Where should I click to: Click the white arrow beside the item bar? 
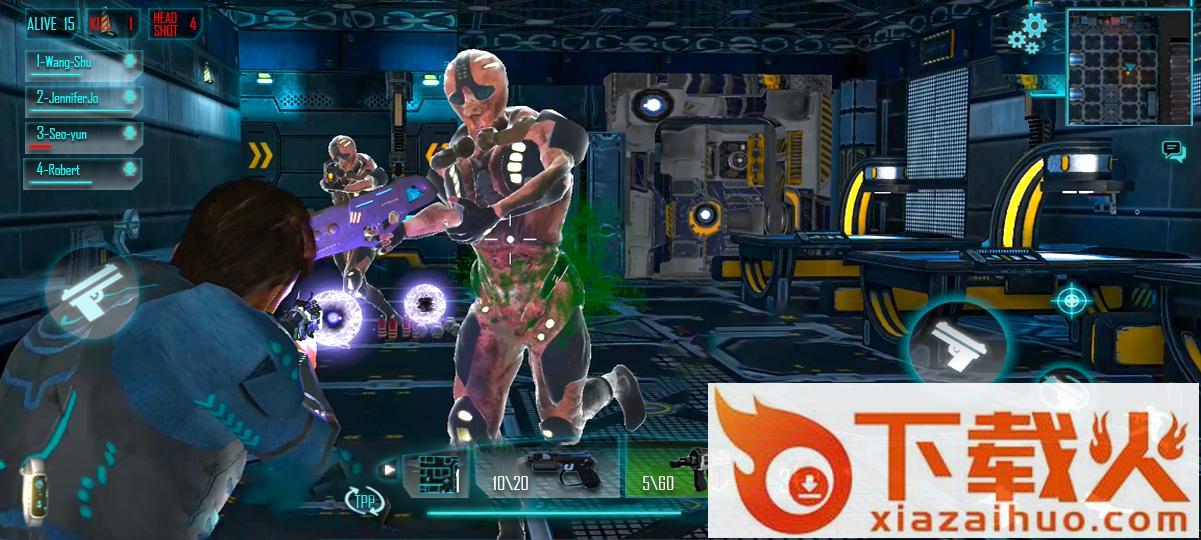pos(389,469)
